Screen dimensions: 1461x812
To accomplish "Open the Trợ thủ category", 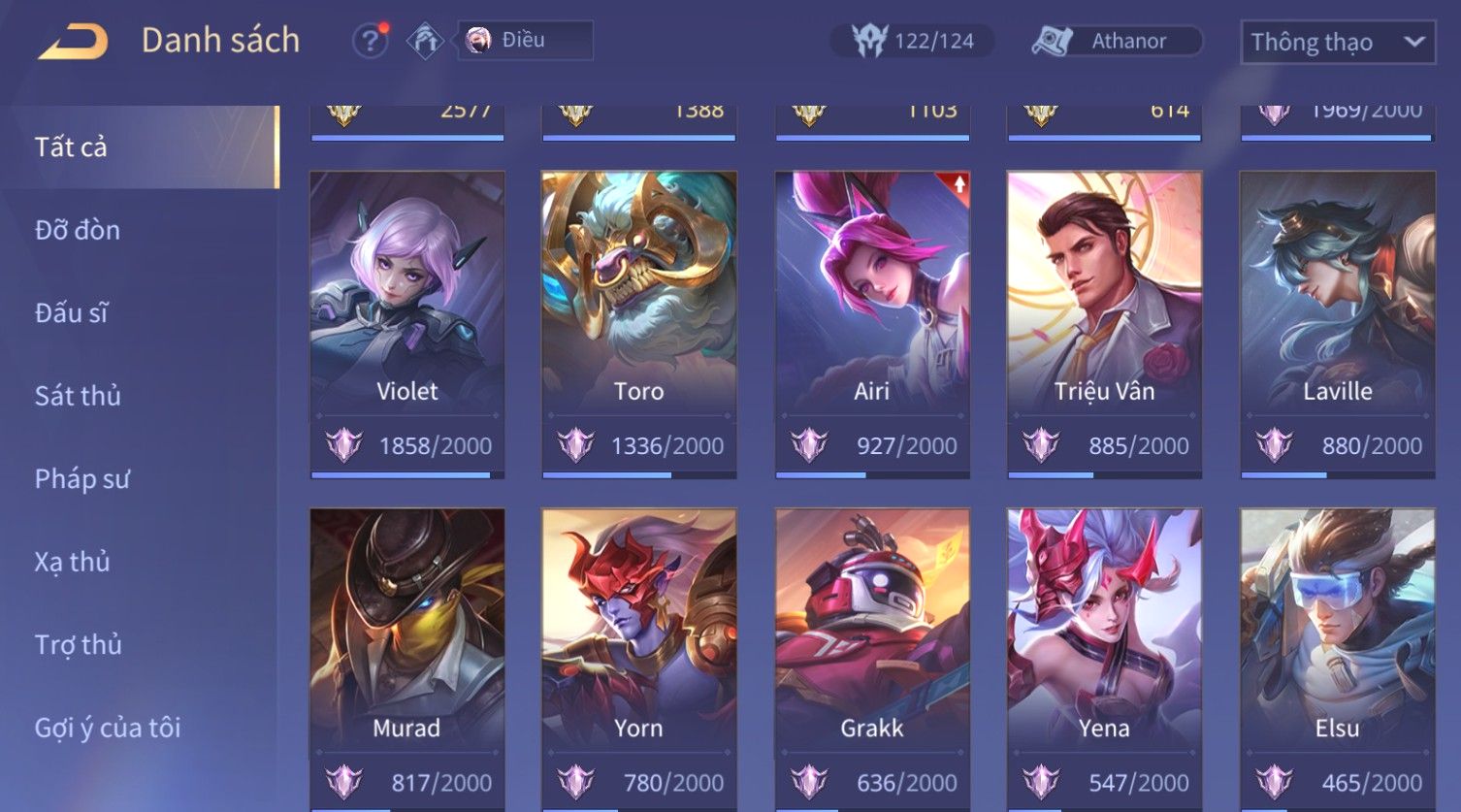I will click(x=79, y=645).
